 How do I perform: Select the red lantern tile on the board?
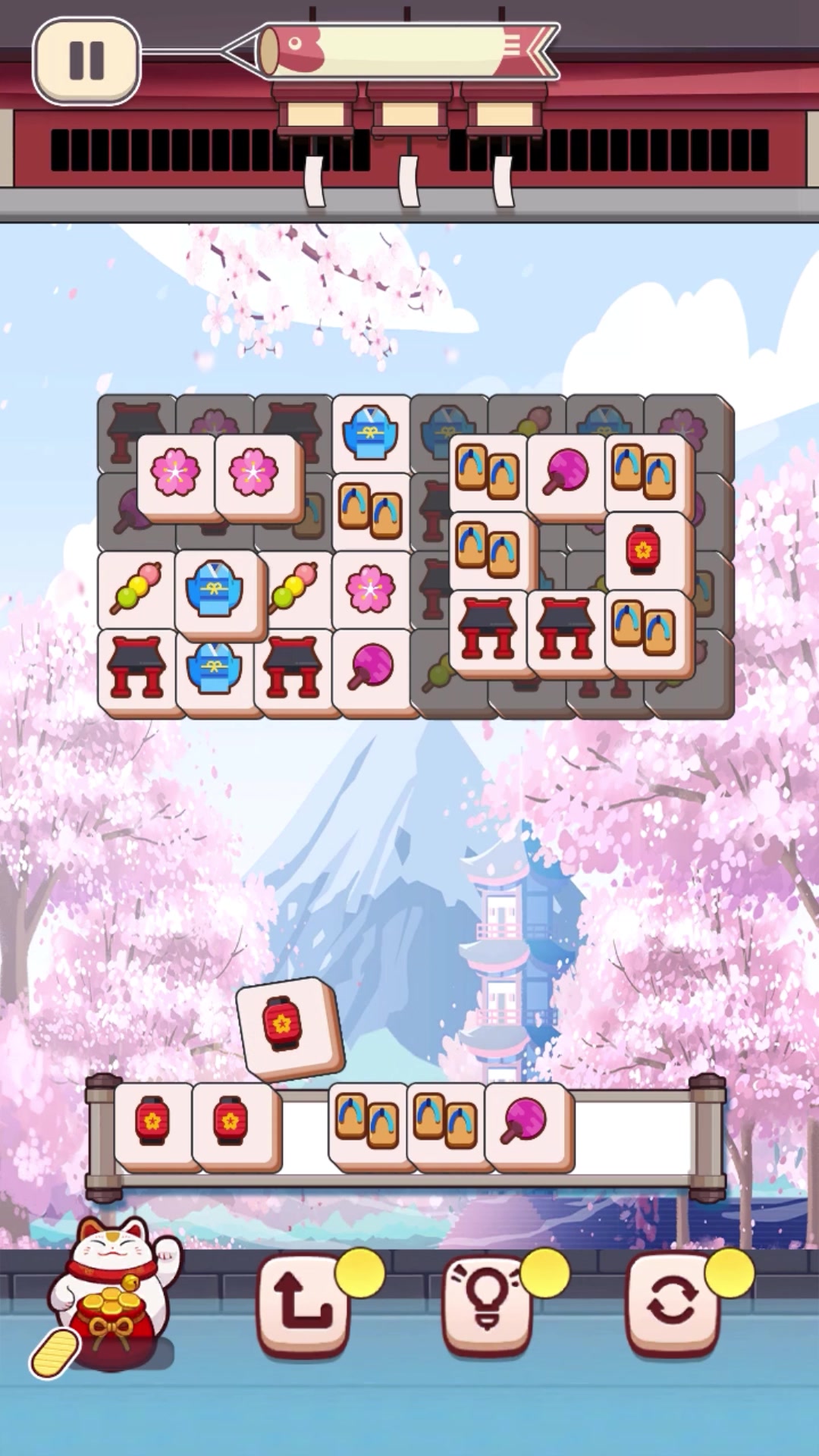tap(644, 549)
